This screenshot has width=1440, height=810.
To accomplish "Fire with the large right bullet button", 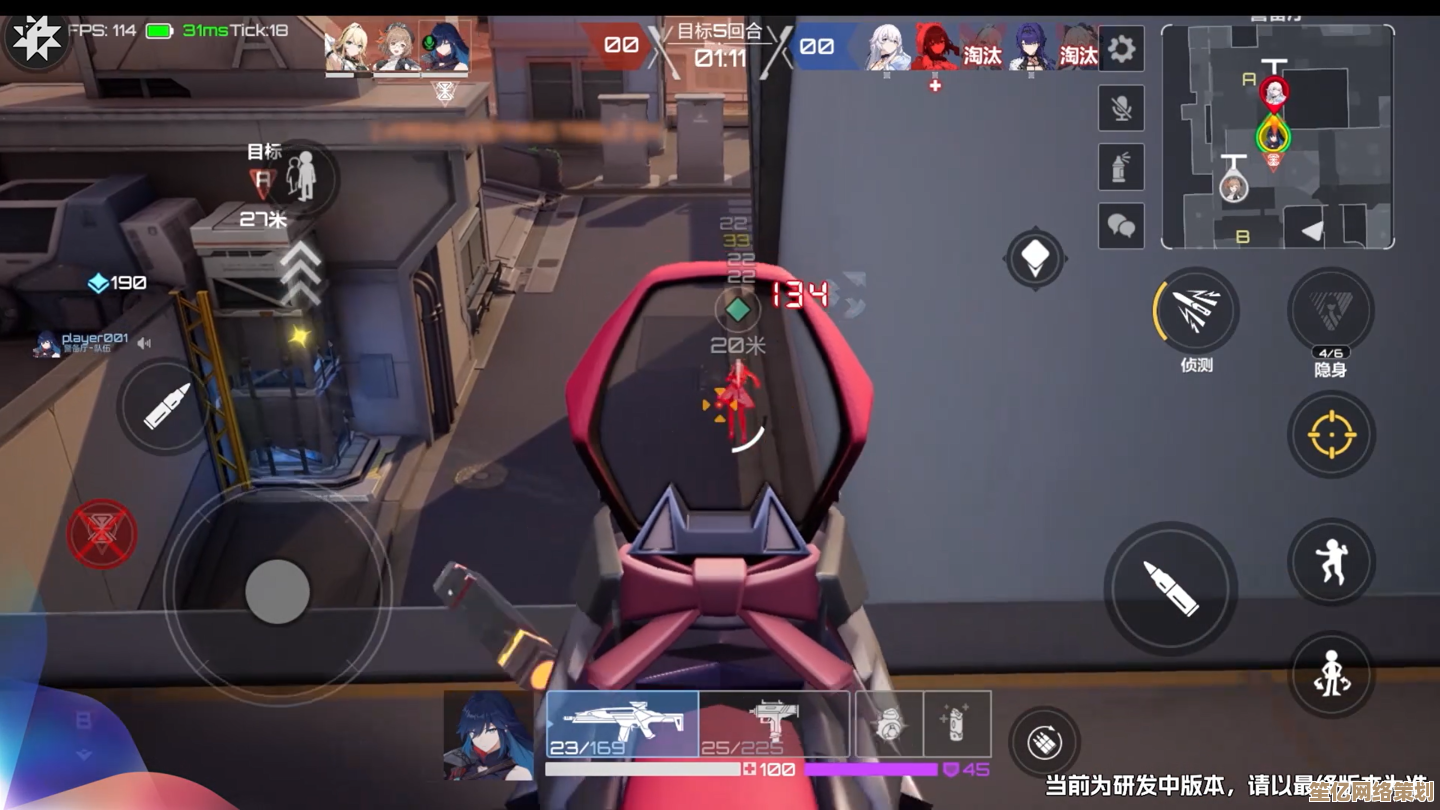I will [x=1170, y=587].
